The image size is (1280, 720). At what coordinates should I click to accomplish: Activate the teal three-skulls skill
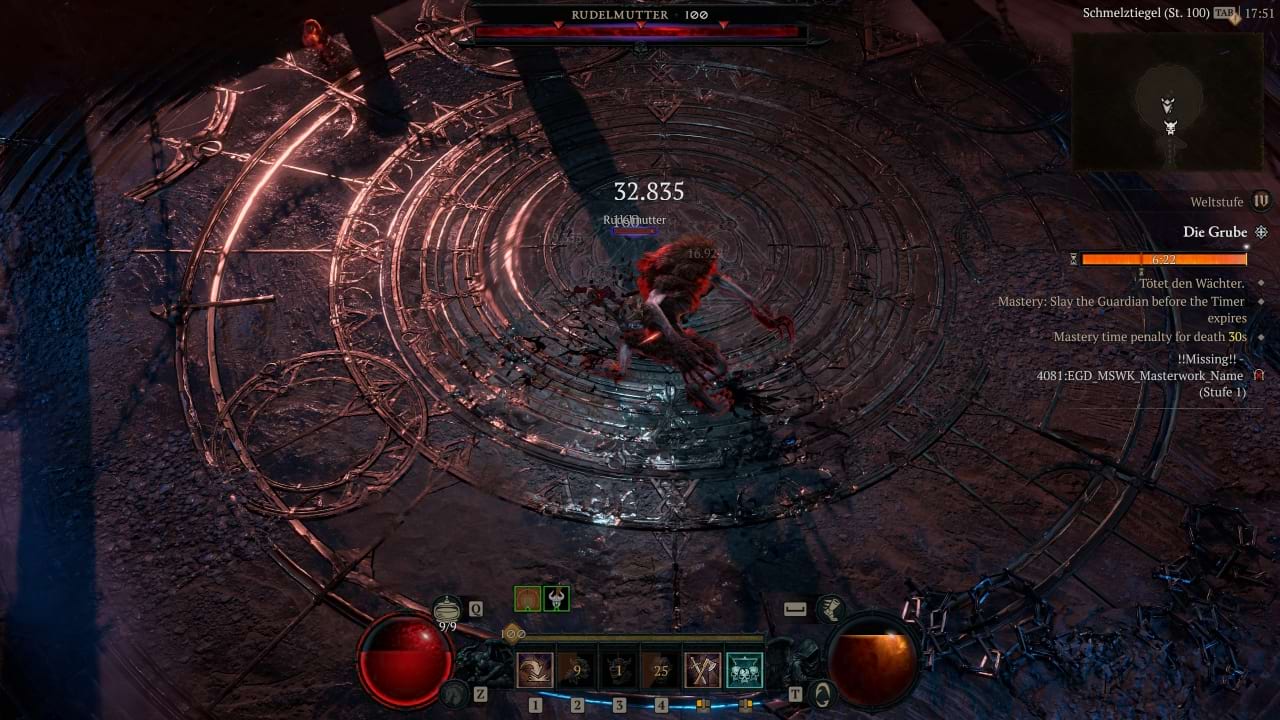point(744,670)
